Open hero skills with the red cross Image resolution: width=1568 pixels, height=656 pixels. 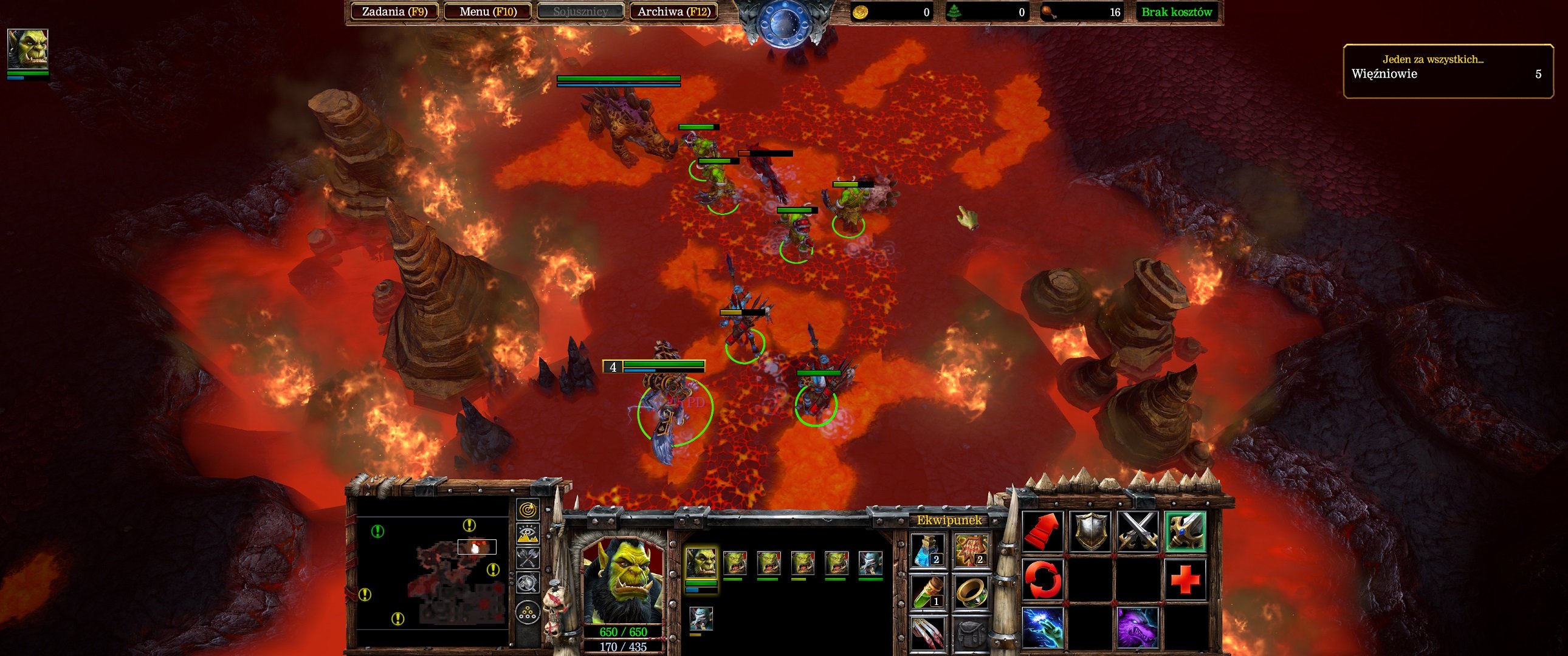(x=1185, y=579)
